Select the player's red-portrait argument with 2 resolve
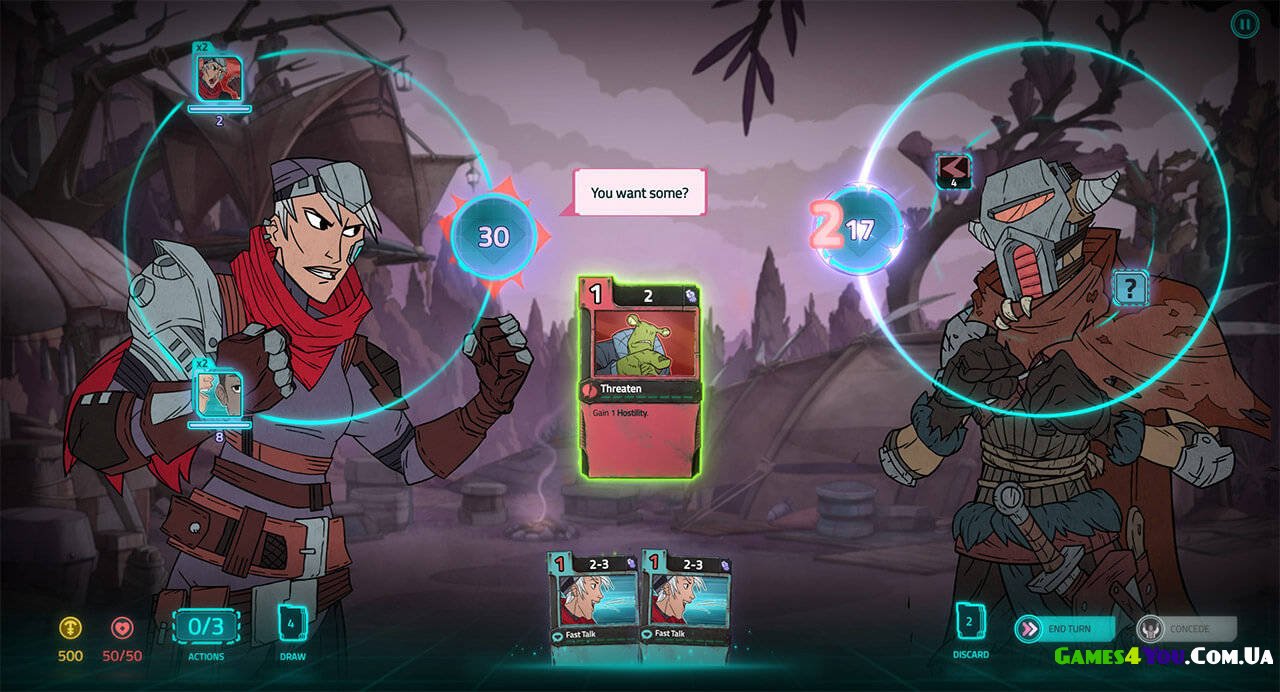Viewport: 1280px width, 692px height. pos(219,78)
